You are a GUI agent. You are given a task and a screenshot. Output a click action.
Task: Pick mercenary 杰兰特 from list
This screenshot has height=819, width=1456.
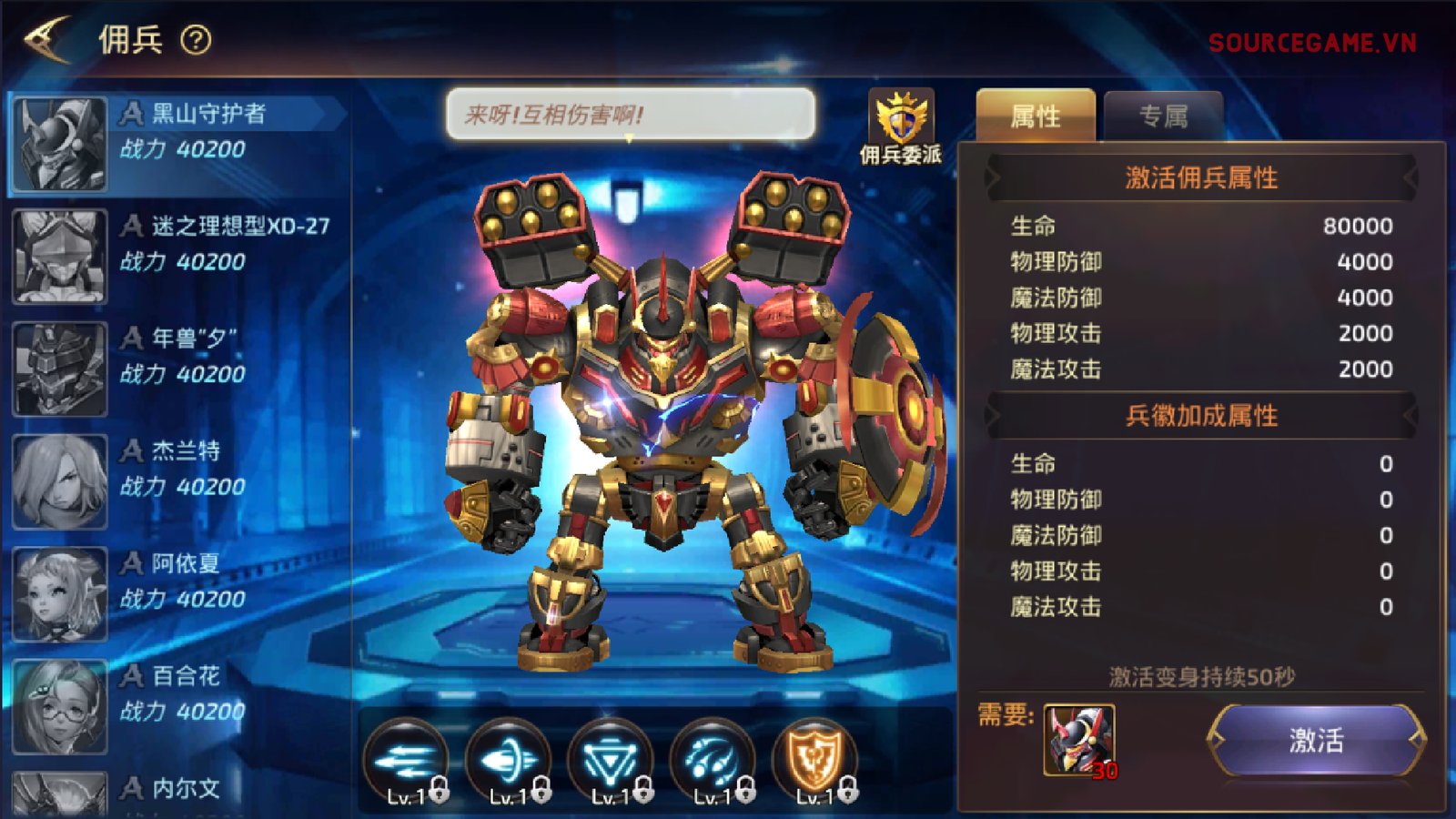click(x=177, y=482)
